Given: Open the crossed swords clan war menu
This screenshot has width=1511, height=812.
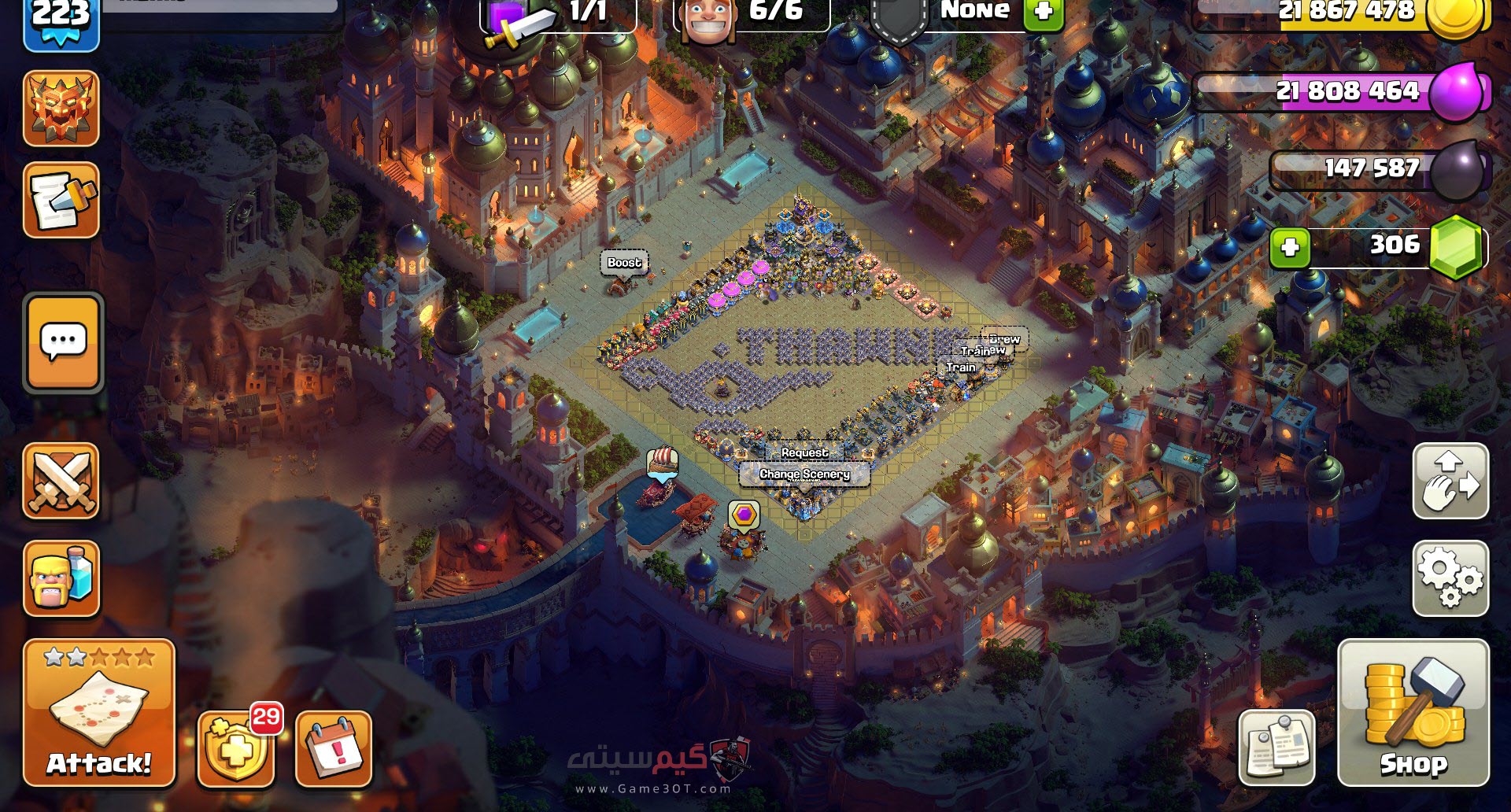Looking at the screenshot, I should tap(61, 481).
